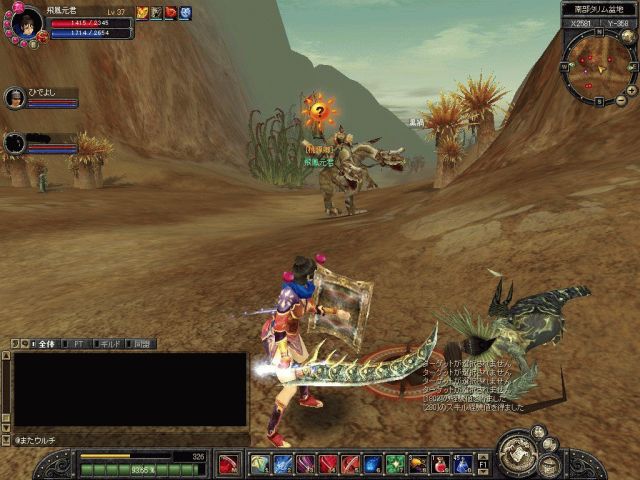Screen dimensions: 640x480
Task: Select party member ひでよし portrait
Action: click(15, 98)
